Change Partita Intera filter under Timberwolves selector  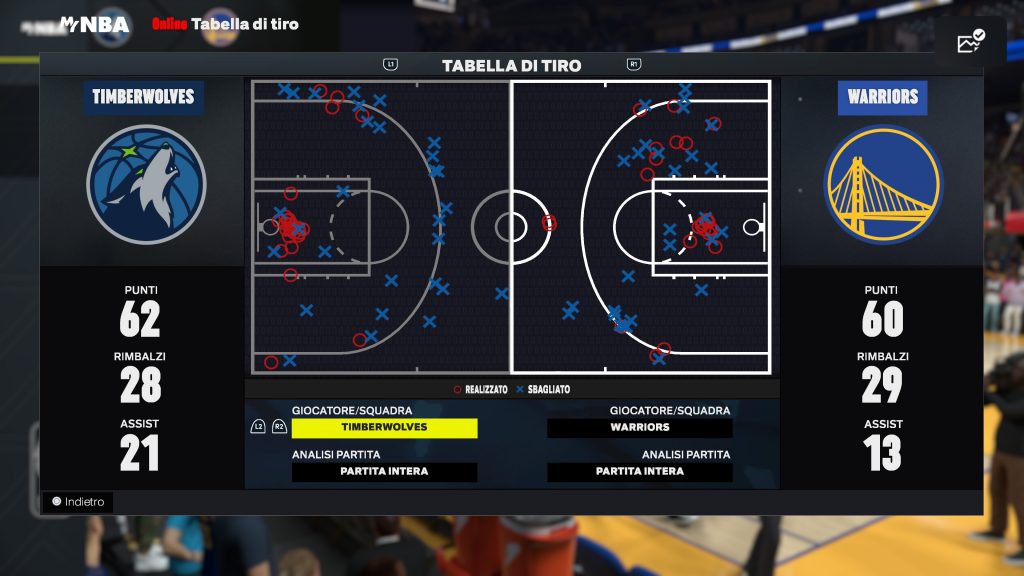(384, 472)
